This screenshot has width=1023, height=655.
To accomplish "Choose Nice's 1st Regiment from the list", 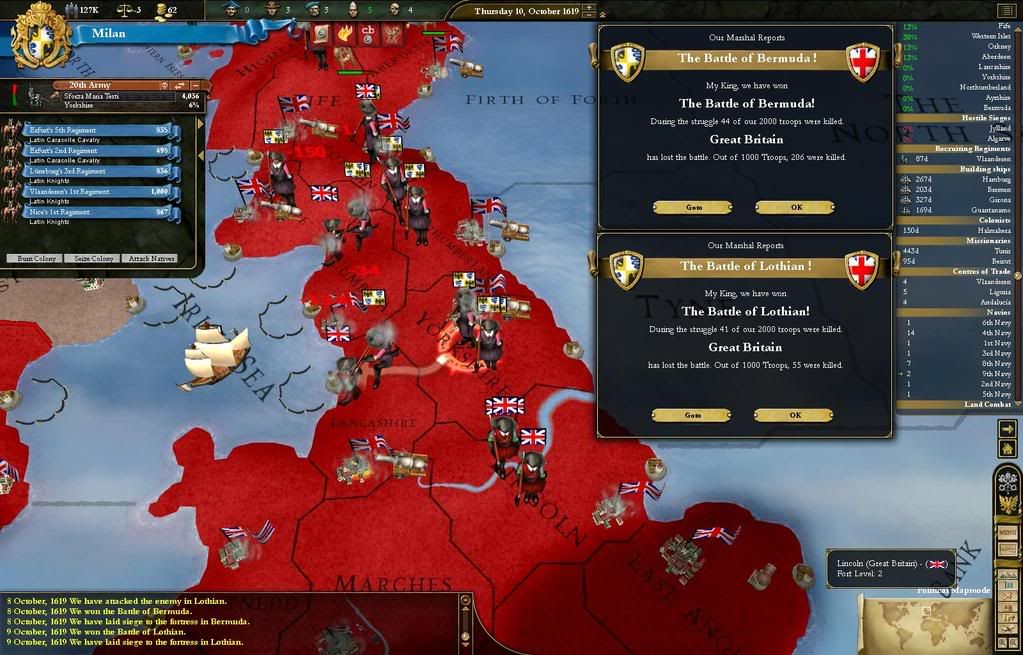I will tap(100, 212).
